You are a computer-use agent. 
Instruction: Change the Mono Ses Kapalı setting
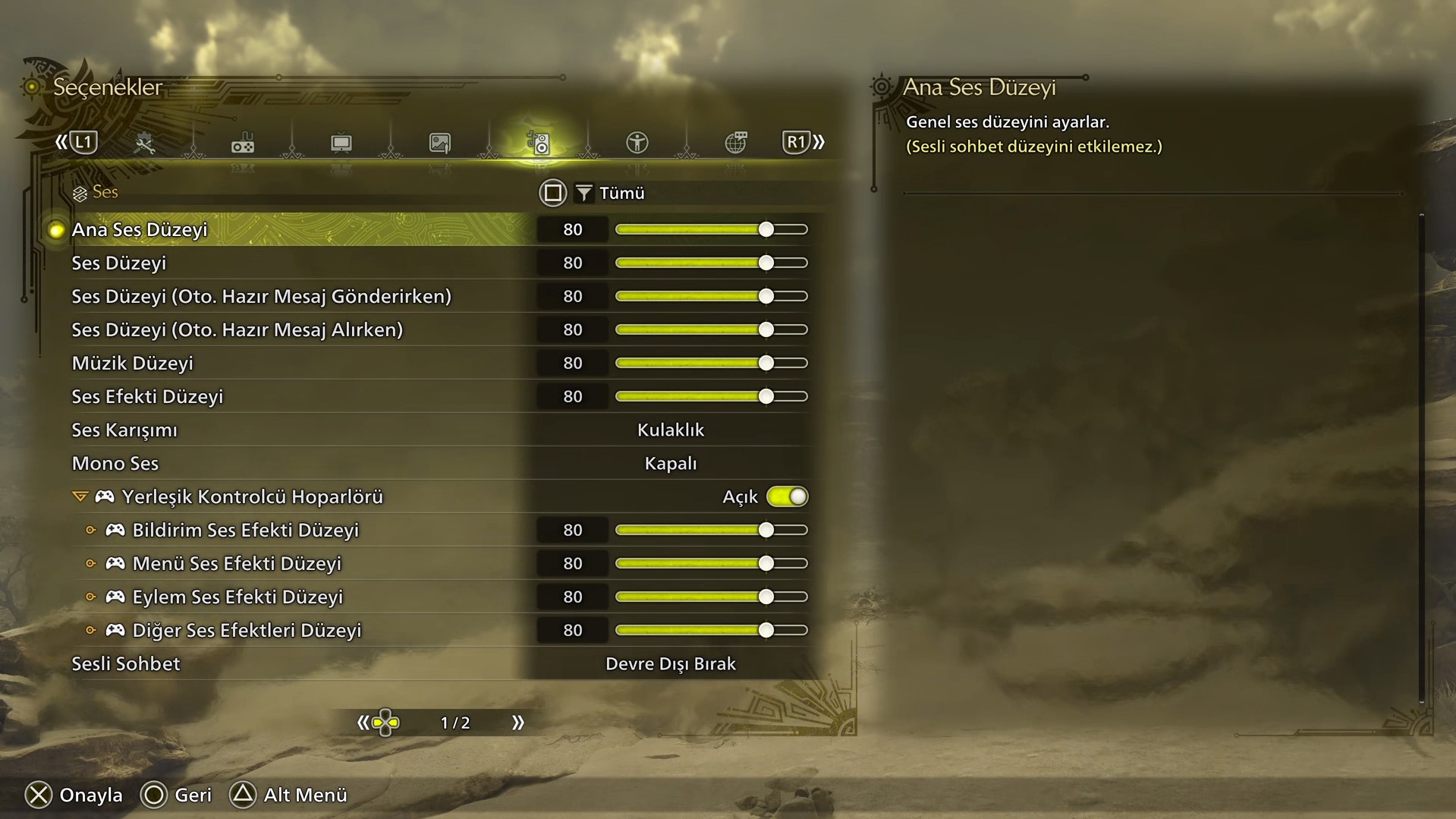[x=670, y=463]
